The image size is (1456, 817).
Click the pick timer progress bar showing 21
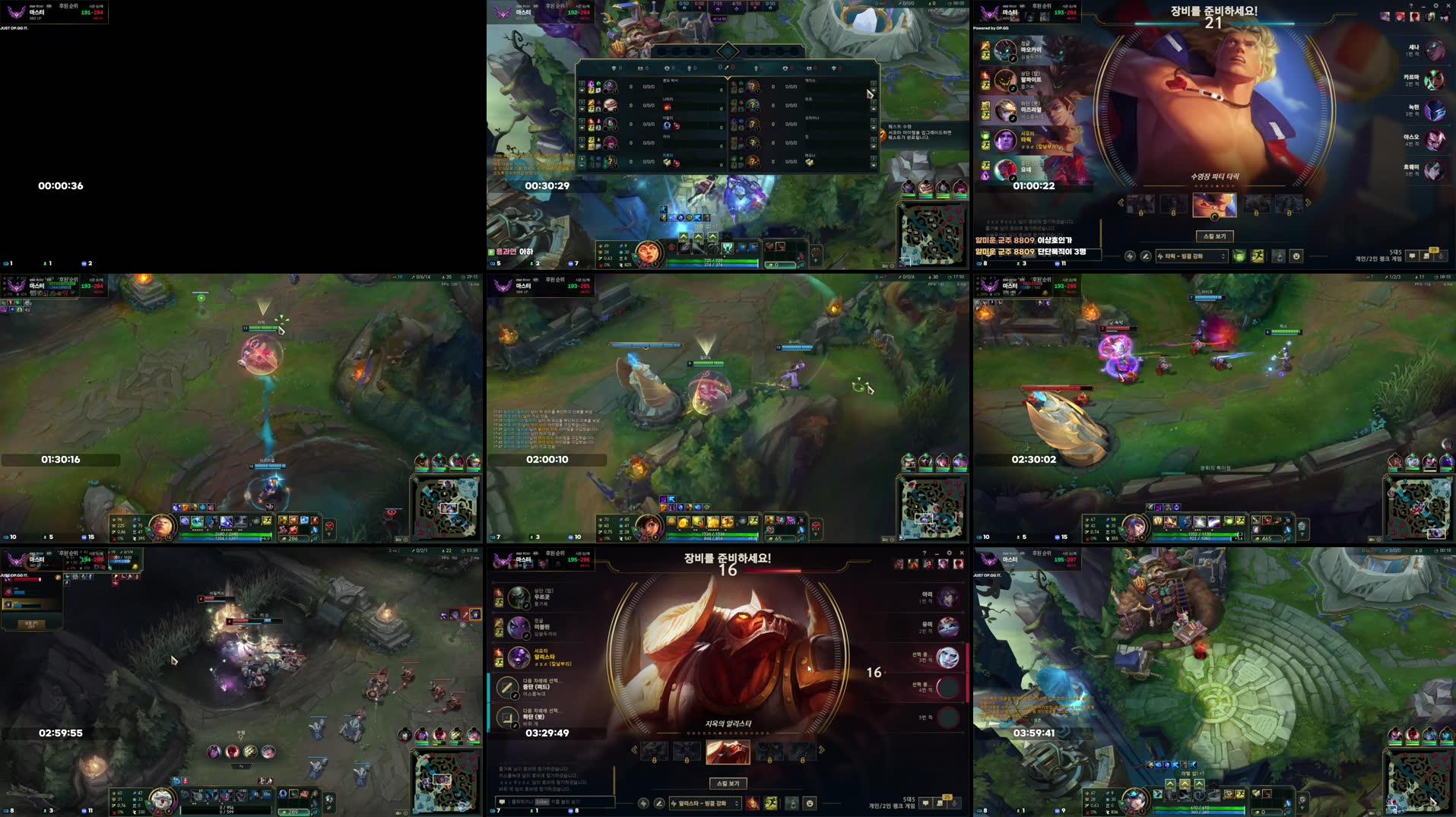point(1213,23)
